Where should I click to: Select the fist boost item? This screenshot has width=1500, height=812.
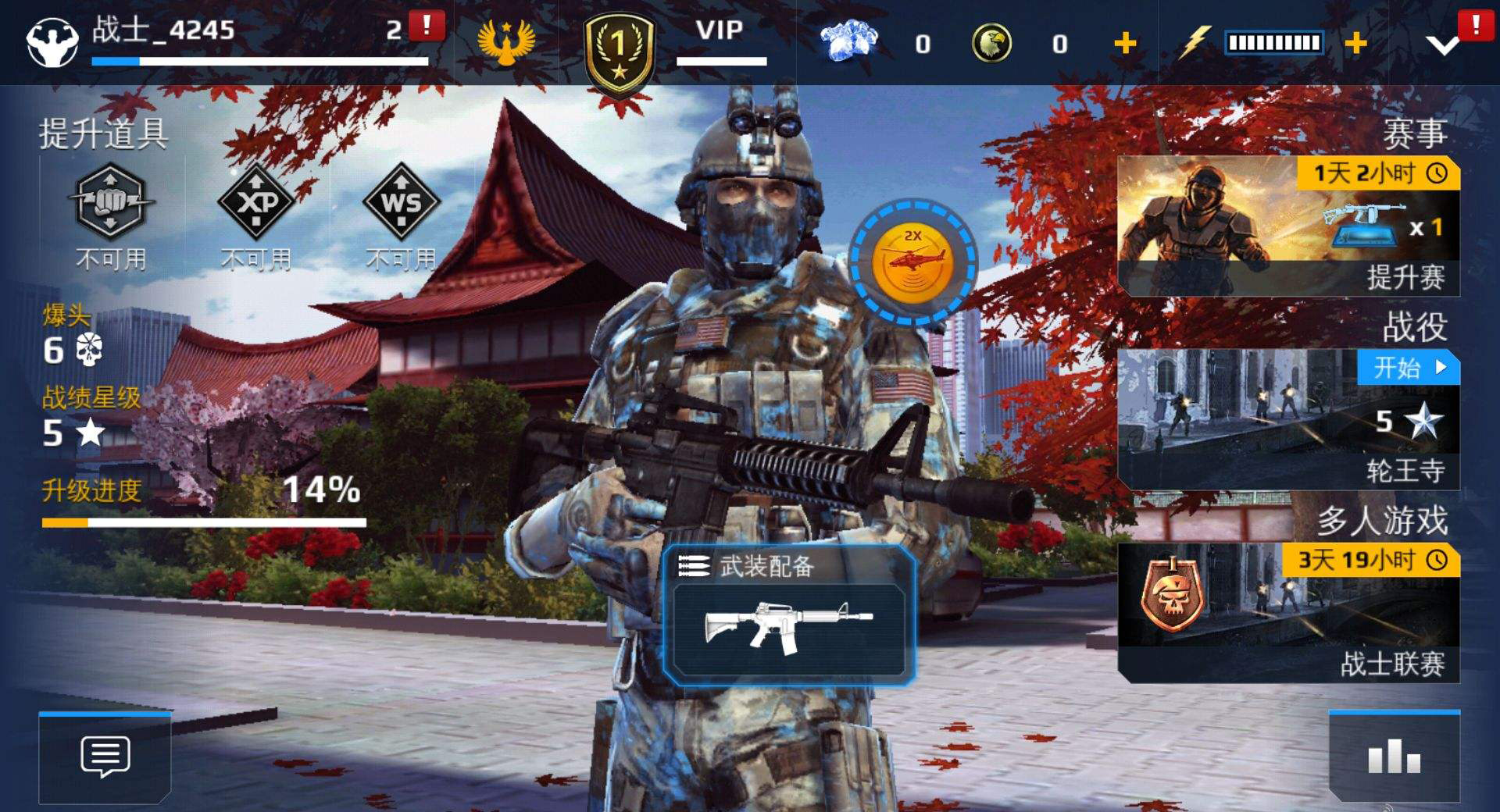tap(111, 201)
